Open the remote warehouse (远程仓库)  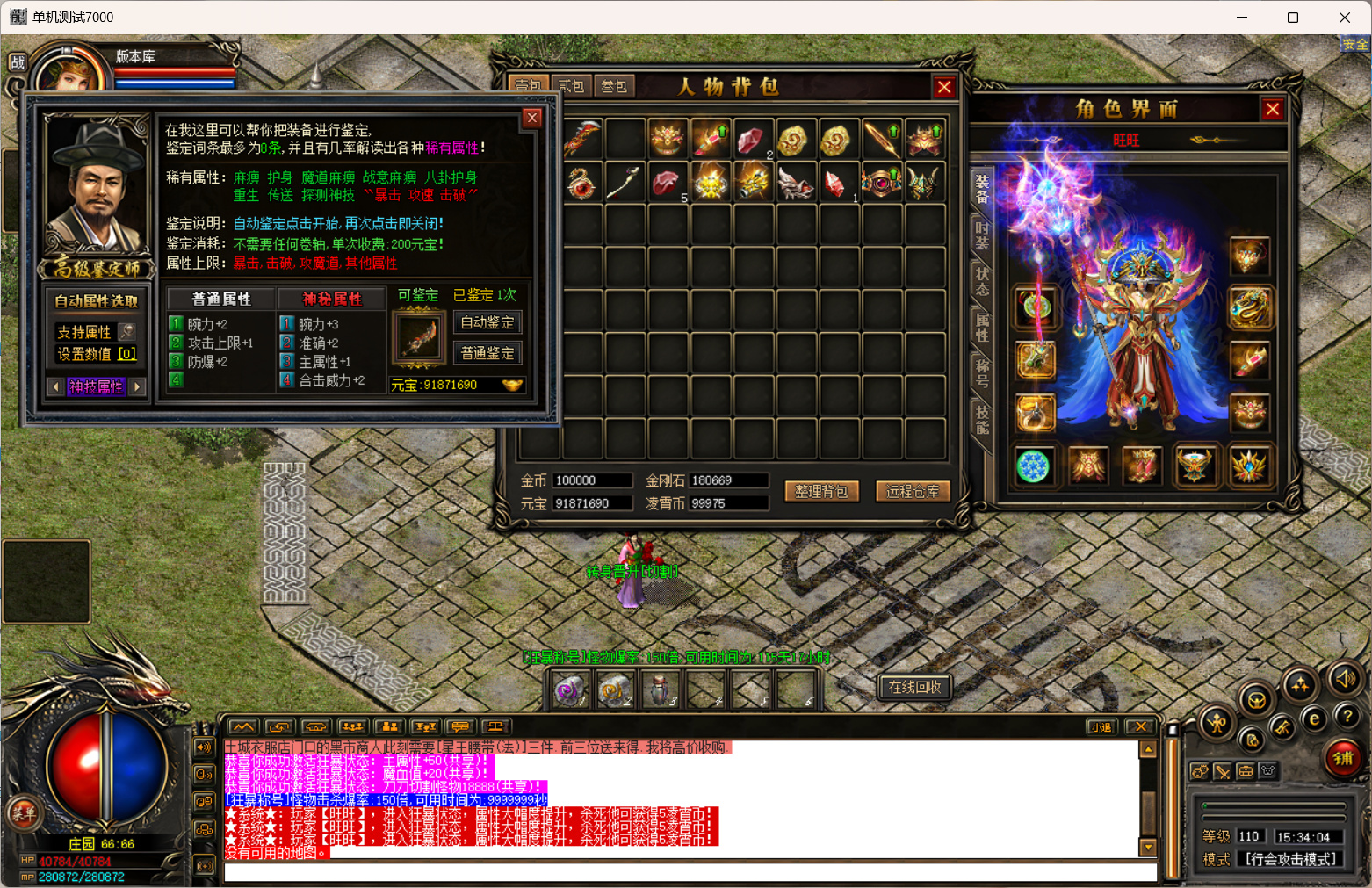pyautogui.click(x=913, y=491)
